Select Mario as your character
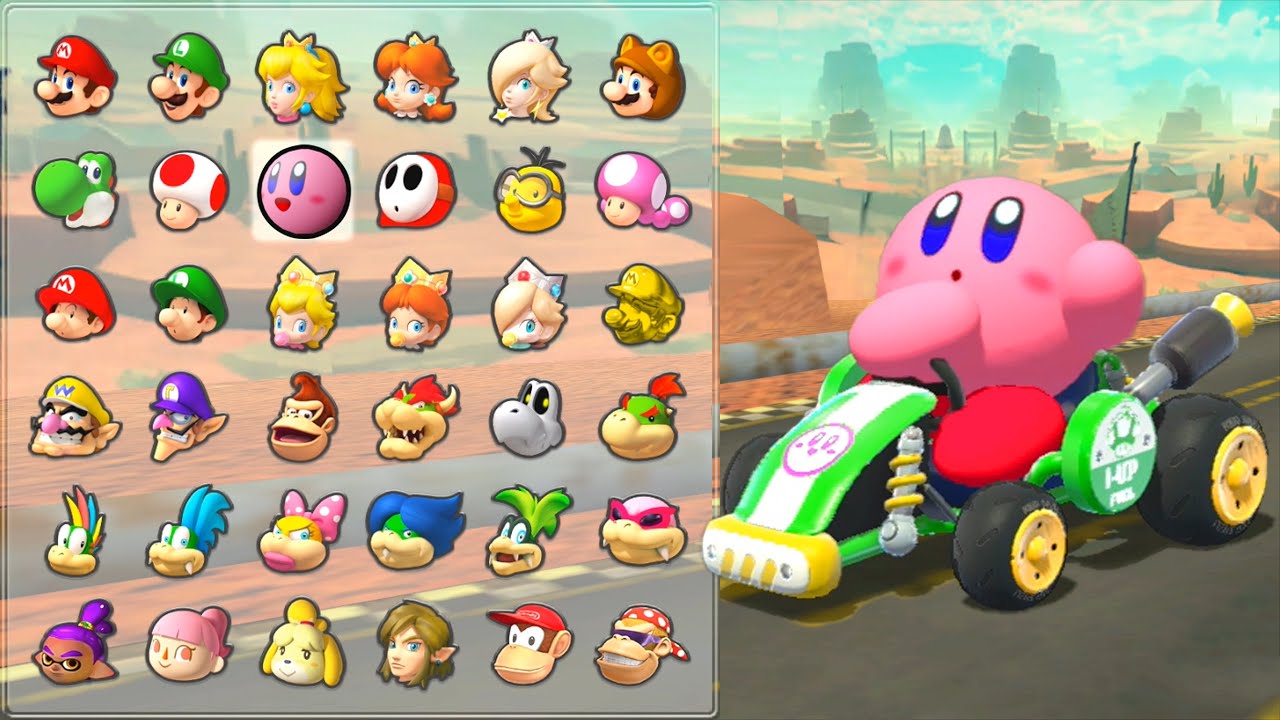The width and height of the screenshot is (1280, 720). click(75, 75)
